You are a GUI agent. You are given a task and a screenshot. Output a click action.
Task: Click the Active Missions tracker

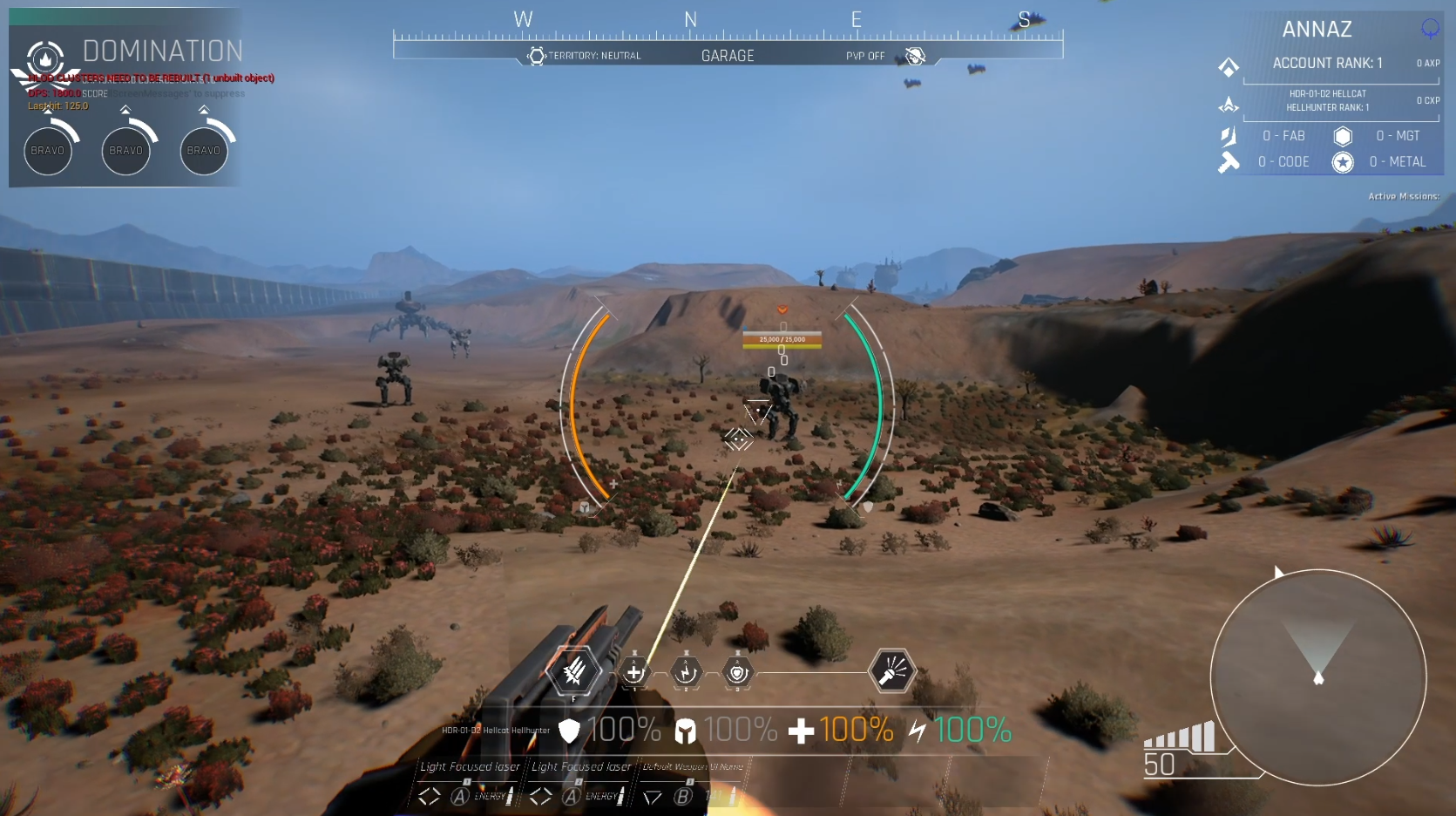pyautogui.click(x=1403, y=196)
